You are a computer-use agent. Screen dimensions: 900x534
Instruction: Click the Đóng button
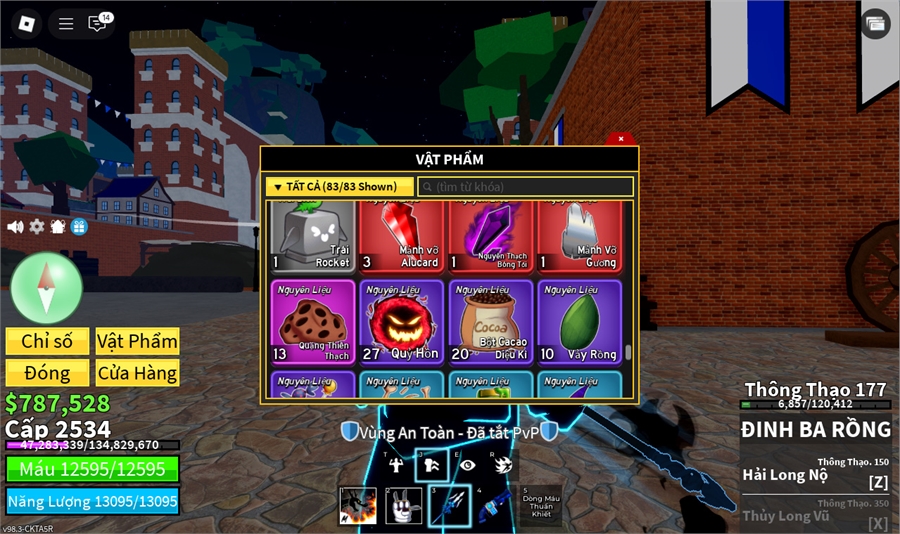pyautogui.click(x=47, y=373)
